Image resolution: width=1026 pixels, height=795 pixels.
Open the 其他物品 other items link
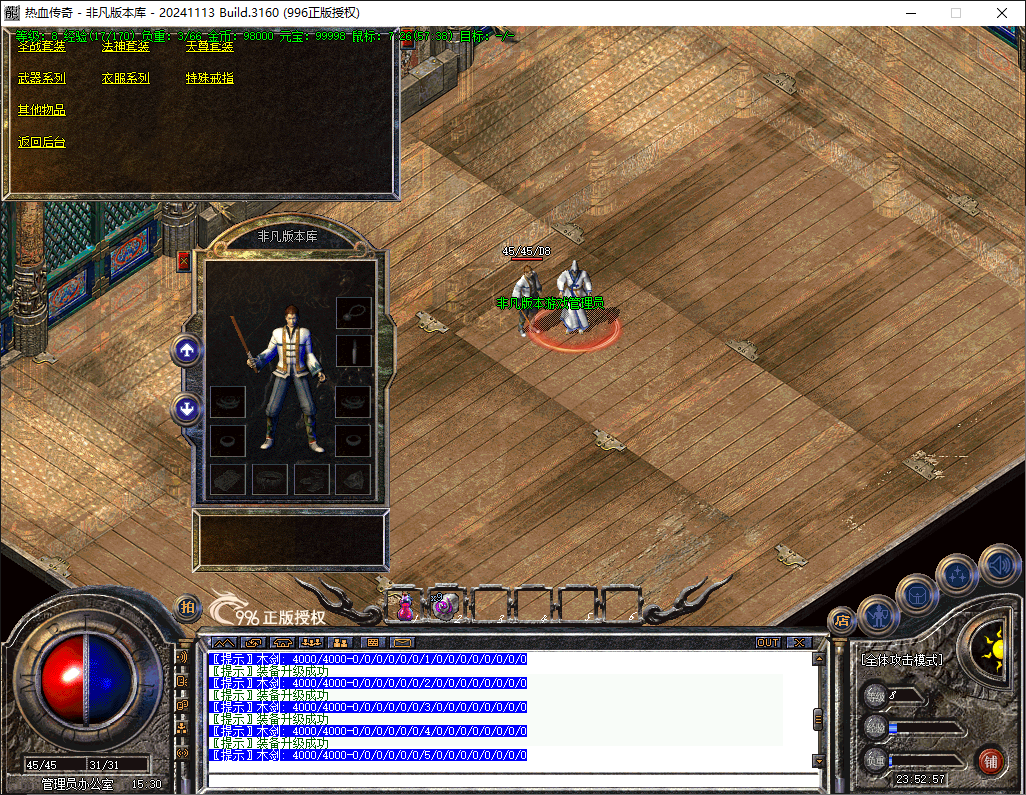[41, 110]
